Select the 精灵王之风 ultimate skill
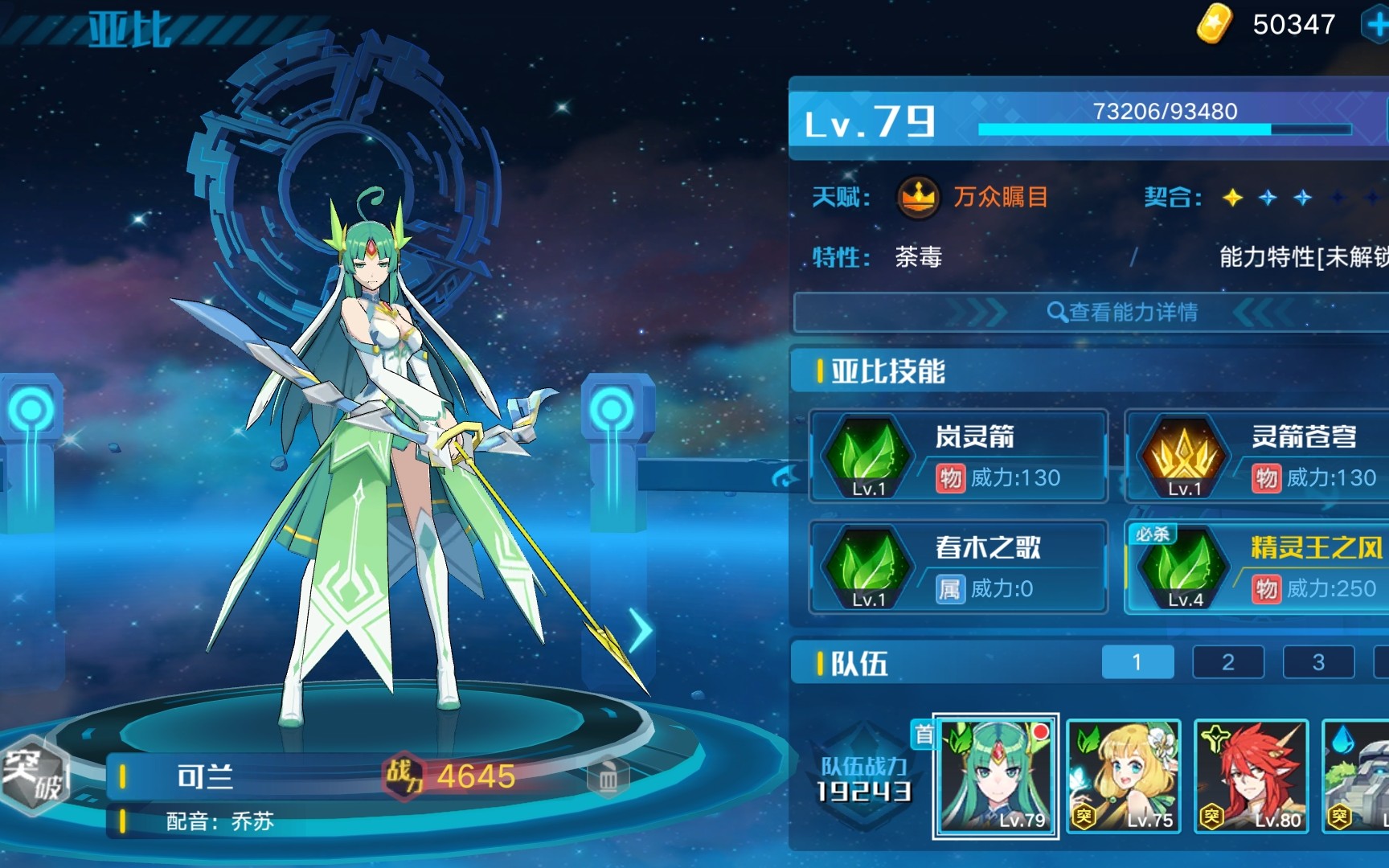 click(x=1258, y=567)
